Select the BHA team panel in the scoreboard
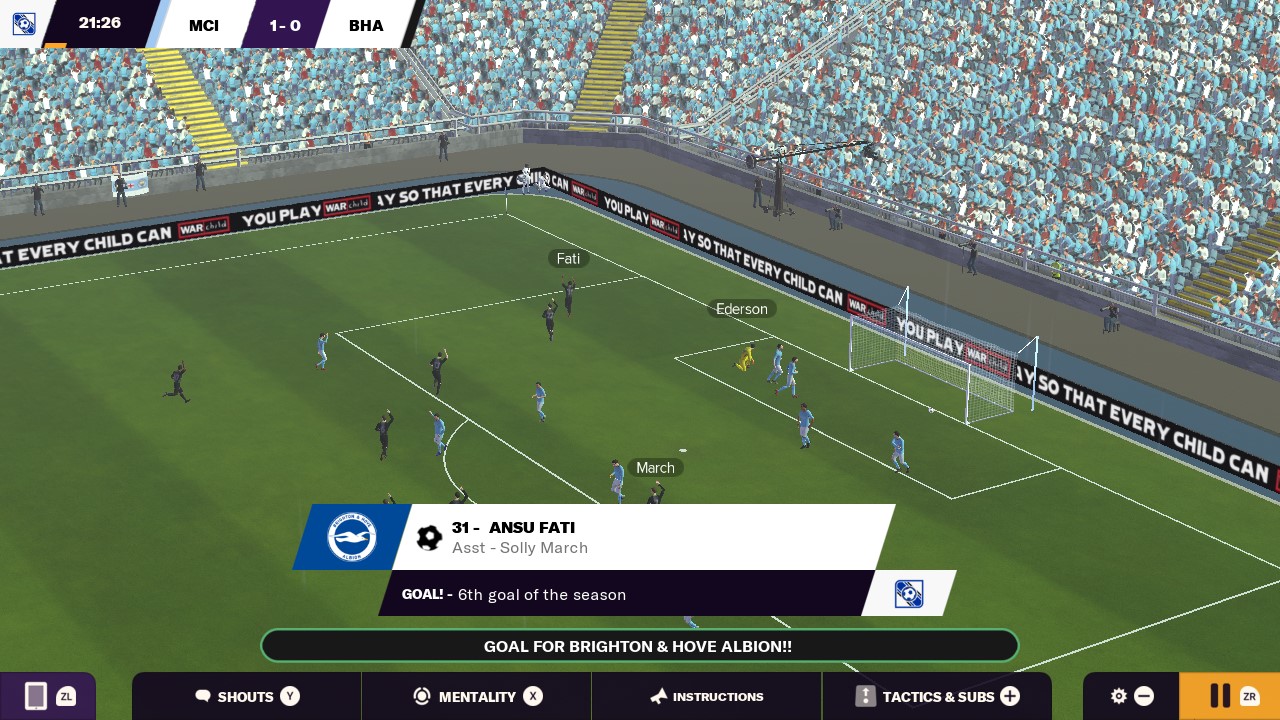The width and height of the screenshot is (1280, 720). tap(366, 25)
